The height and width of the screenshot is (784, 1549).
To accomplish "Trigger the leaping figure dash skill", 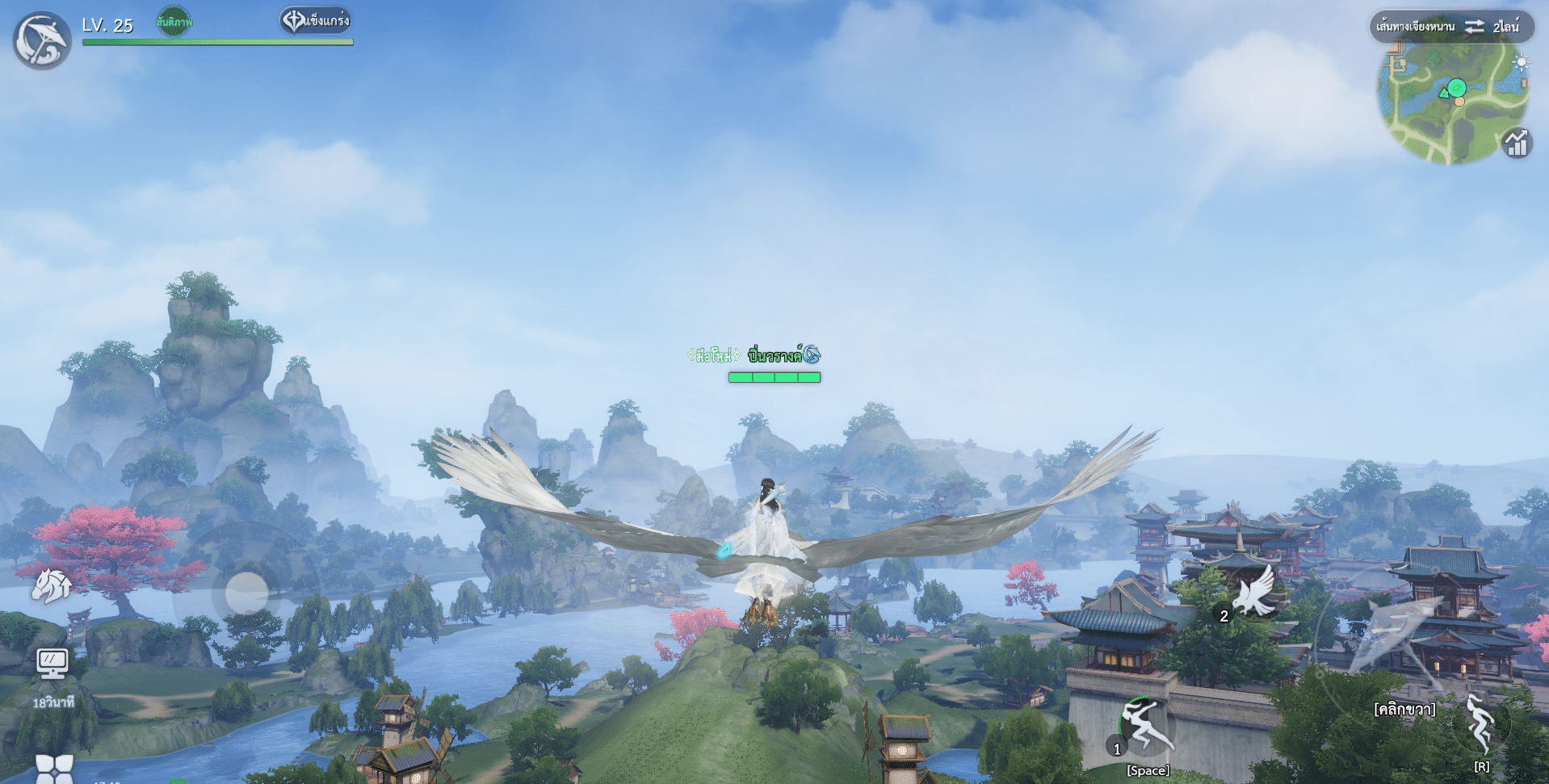I will pyautogui.click(x=1146, y=727).
